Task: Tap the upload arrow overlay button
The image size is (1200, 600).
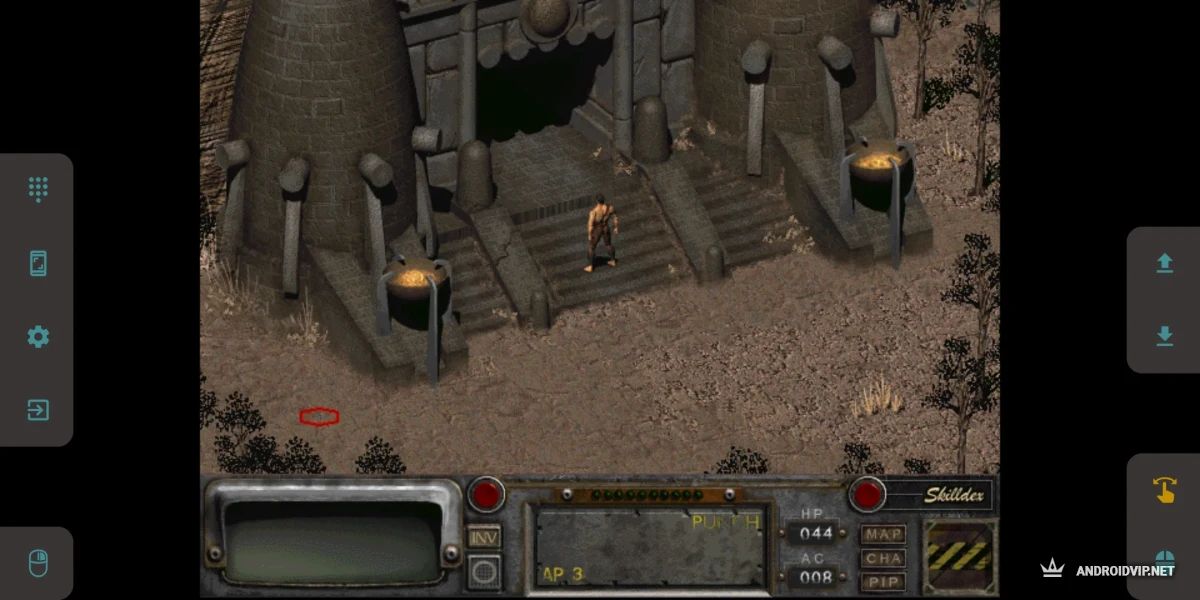Action: coord(1164,263)
